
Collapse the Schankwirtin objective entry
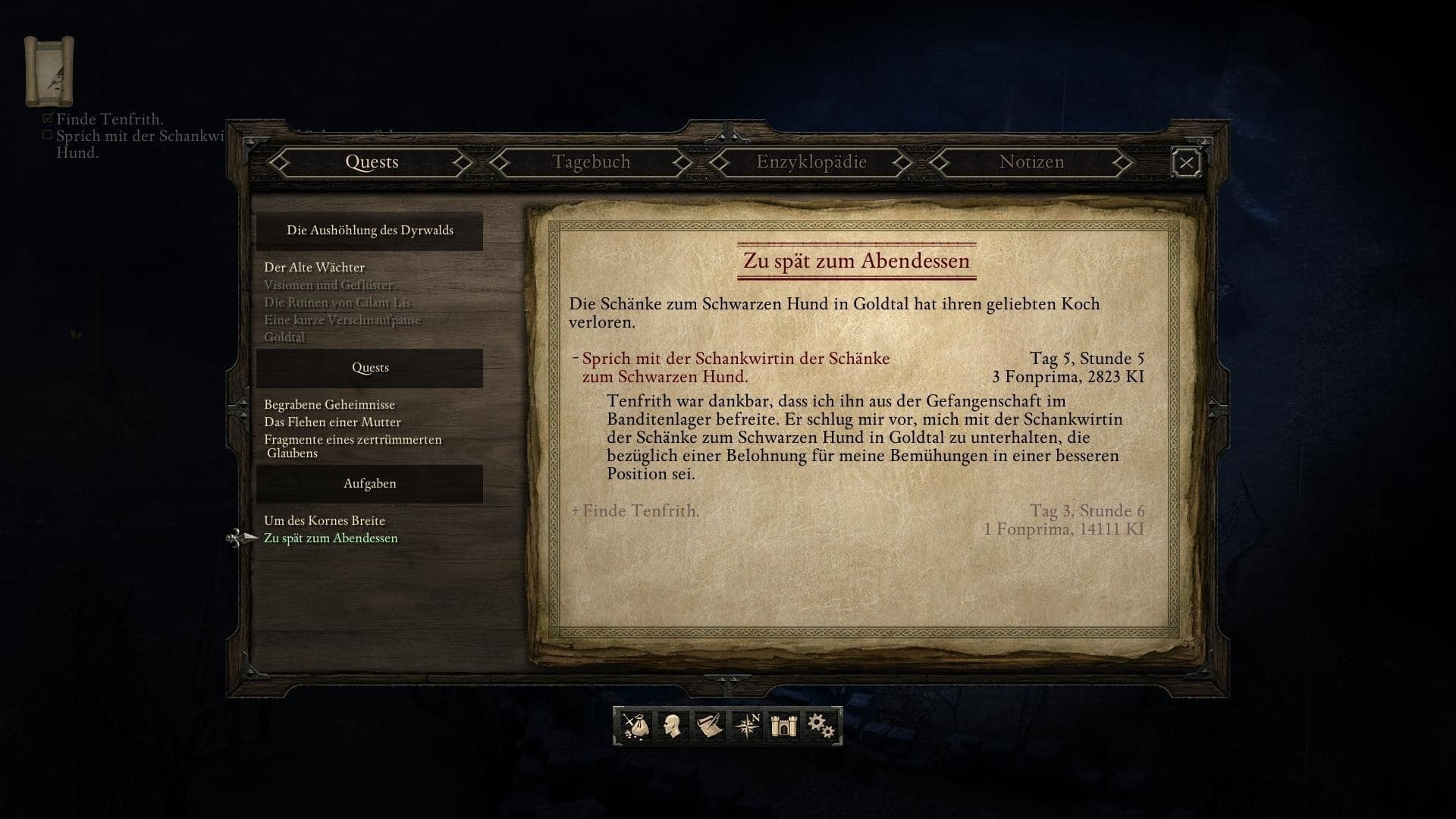576,358
